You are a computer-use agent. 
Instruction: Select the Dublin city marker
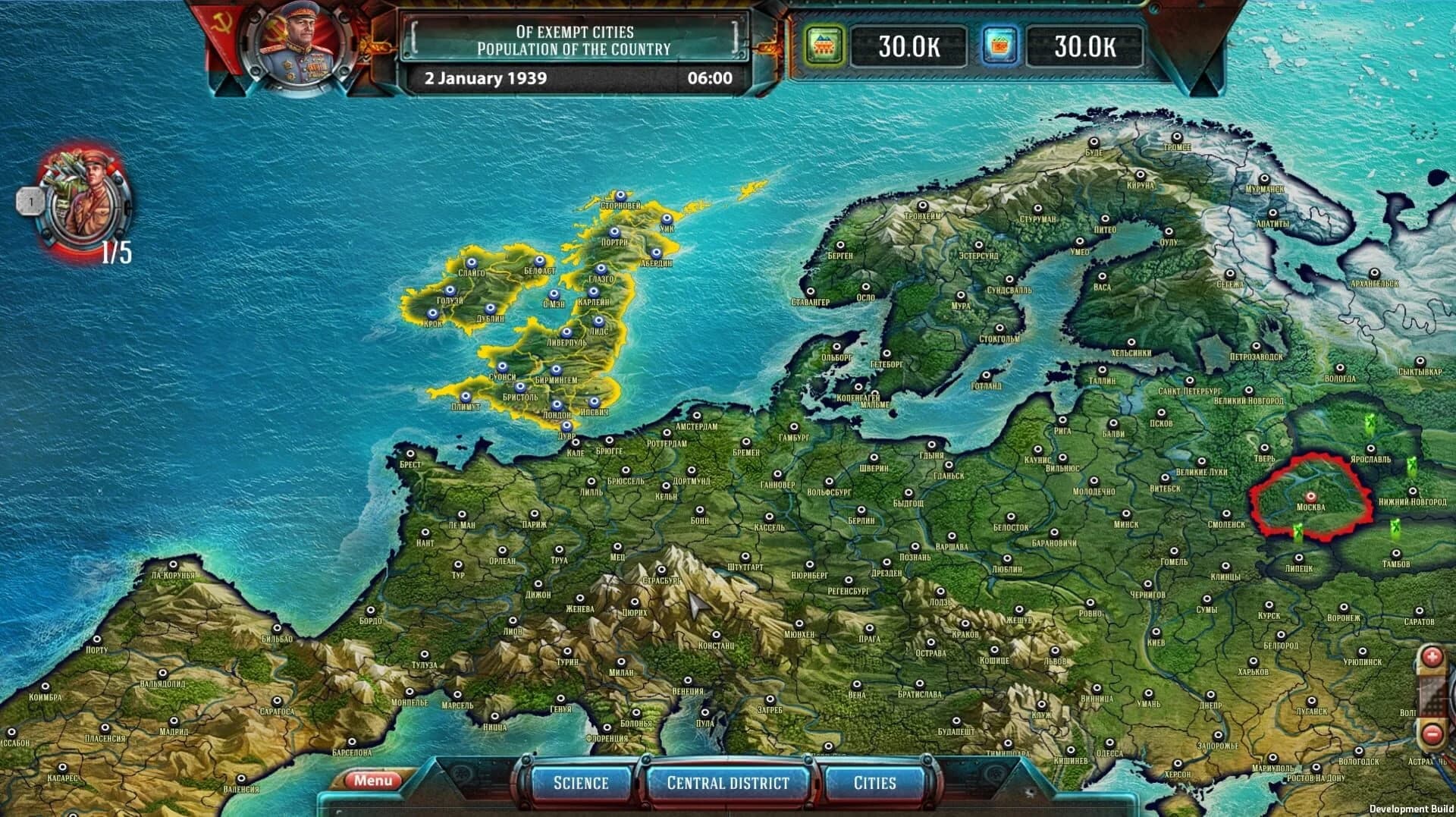pos(491,308)
